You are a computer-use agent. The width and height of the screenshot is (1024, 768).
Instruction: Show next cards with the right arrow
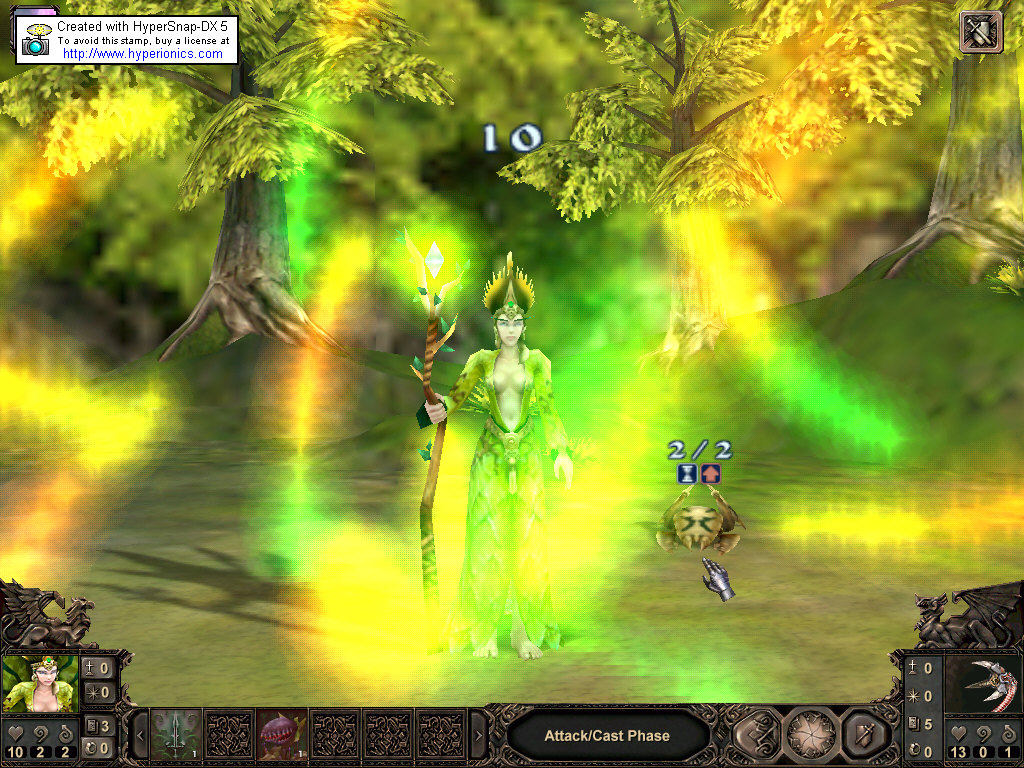pyautogui.click(x=478, y=736)
